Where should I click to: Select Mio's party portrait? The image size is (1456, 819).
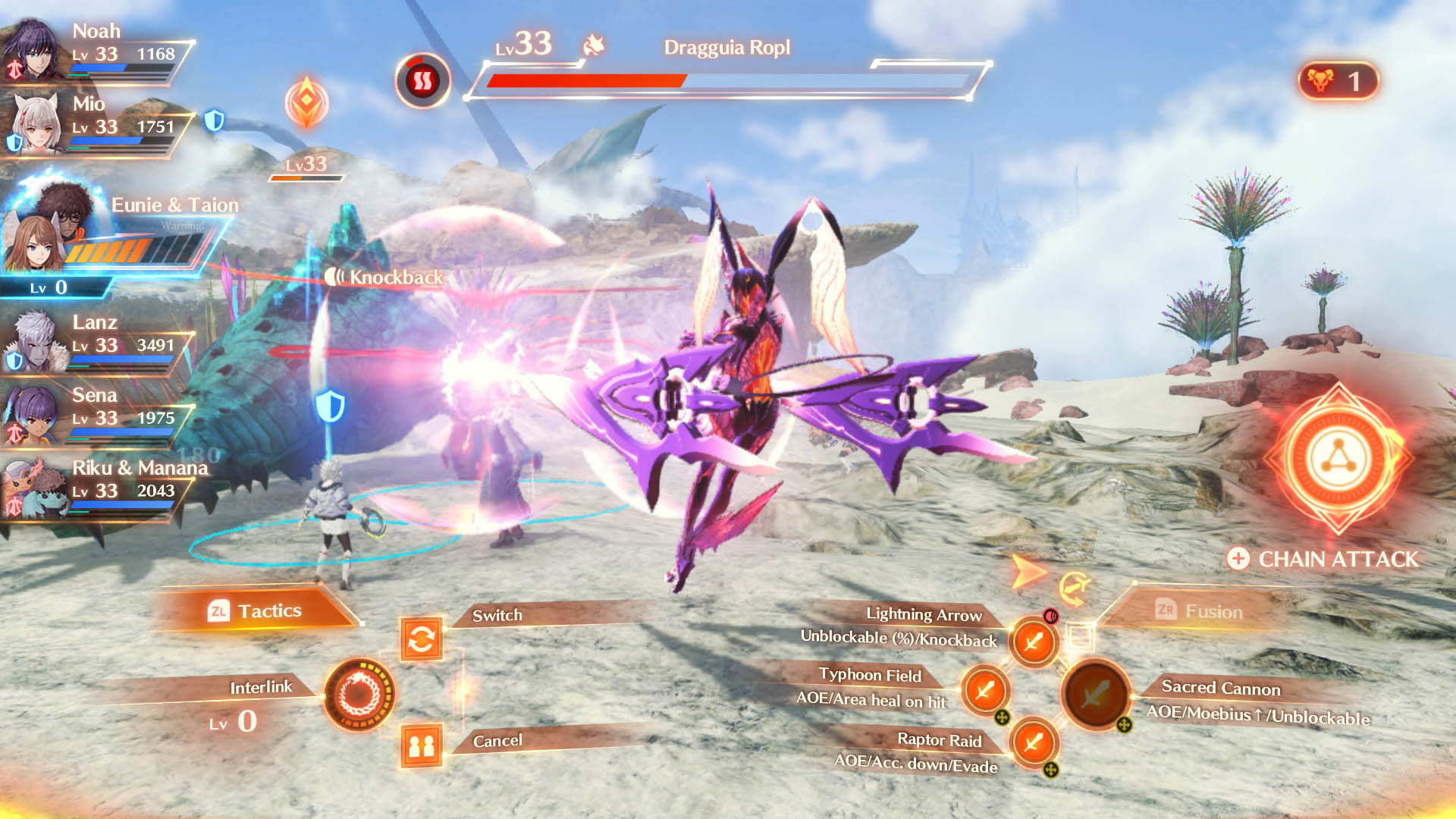tap(35, 124)
